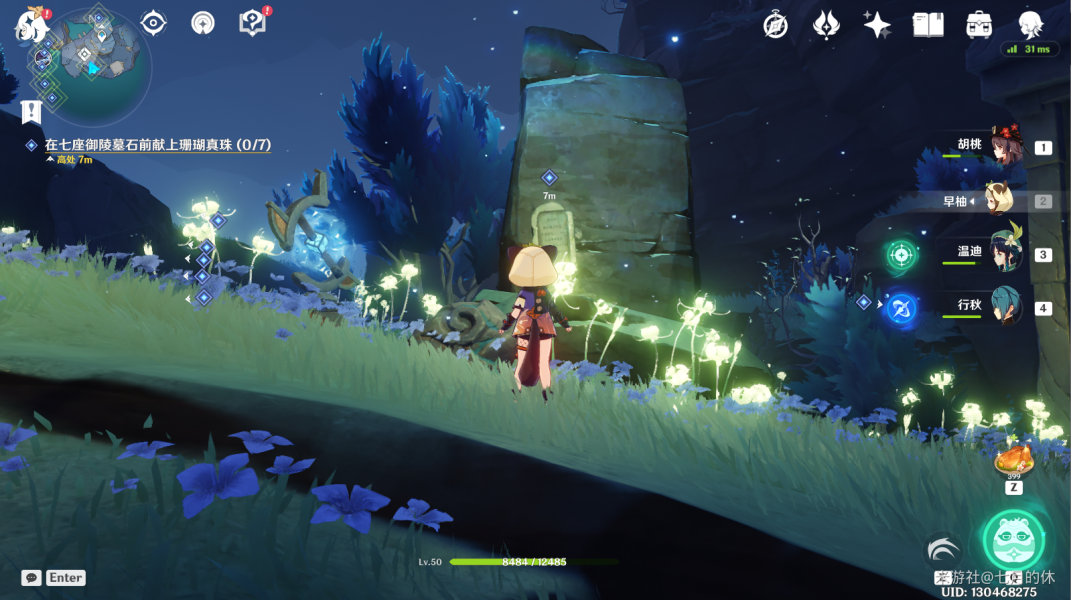Open the Wish four-pointed star icon
Image resolution: width=1071 pixels, height=600 pixels.
(877, 25)
